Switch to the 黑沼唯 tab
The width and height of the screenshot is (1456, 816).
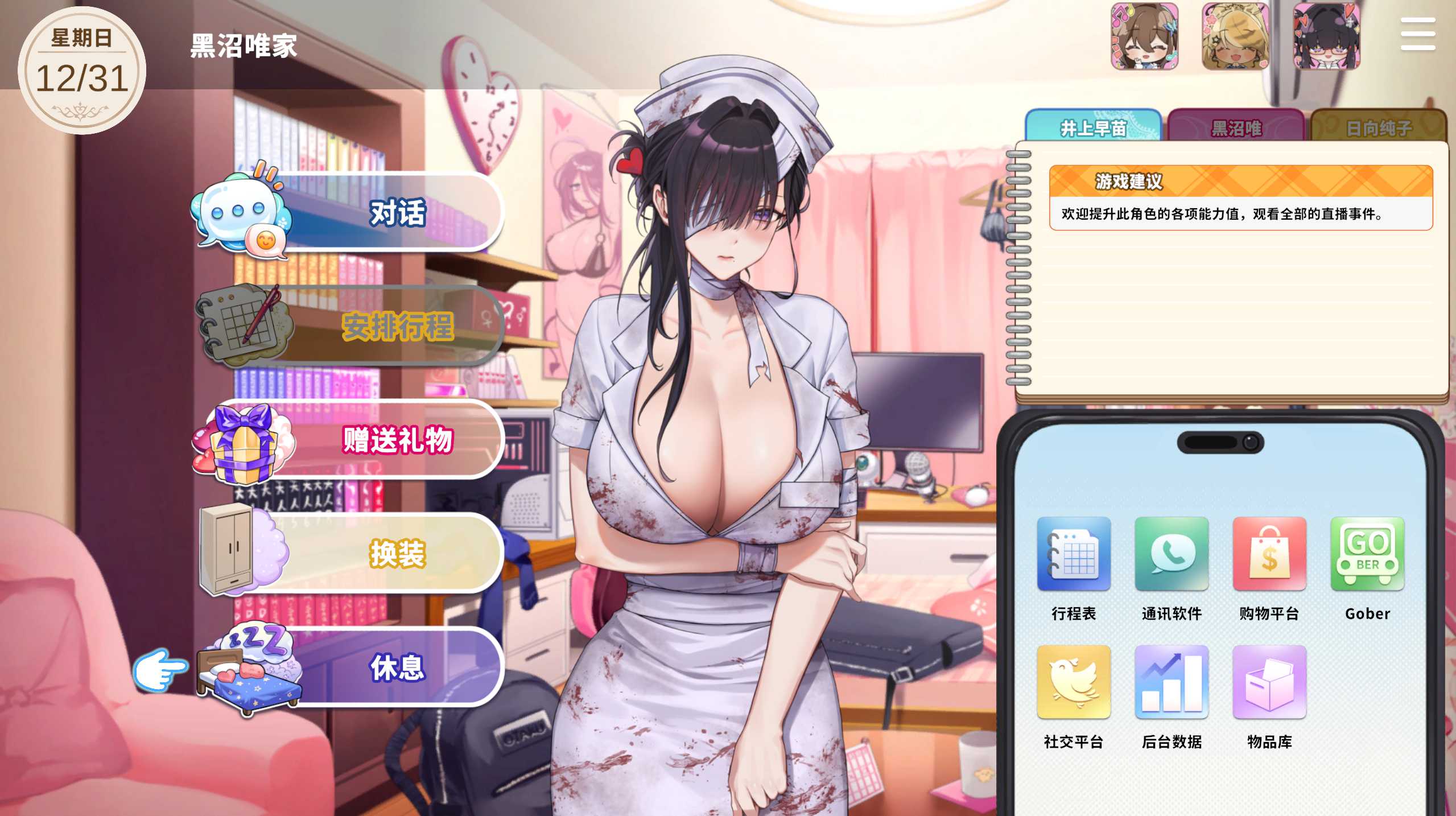click(1236, 127)
